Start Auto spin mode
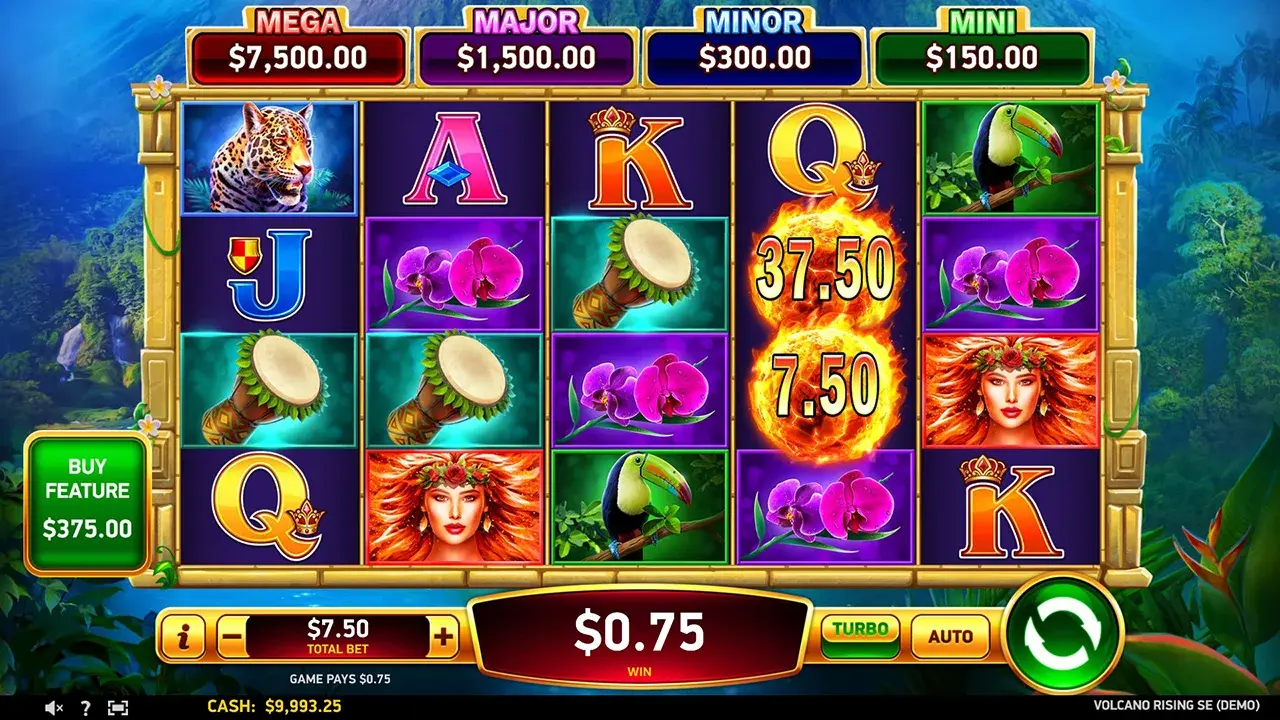Image resolution: width=1280 pixels, height=720 pixels. (x=950, y=636)
